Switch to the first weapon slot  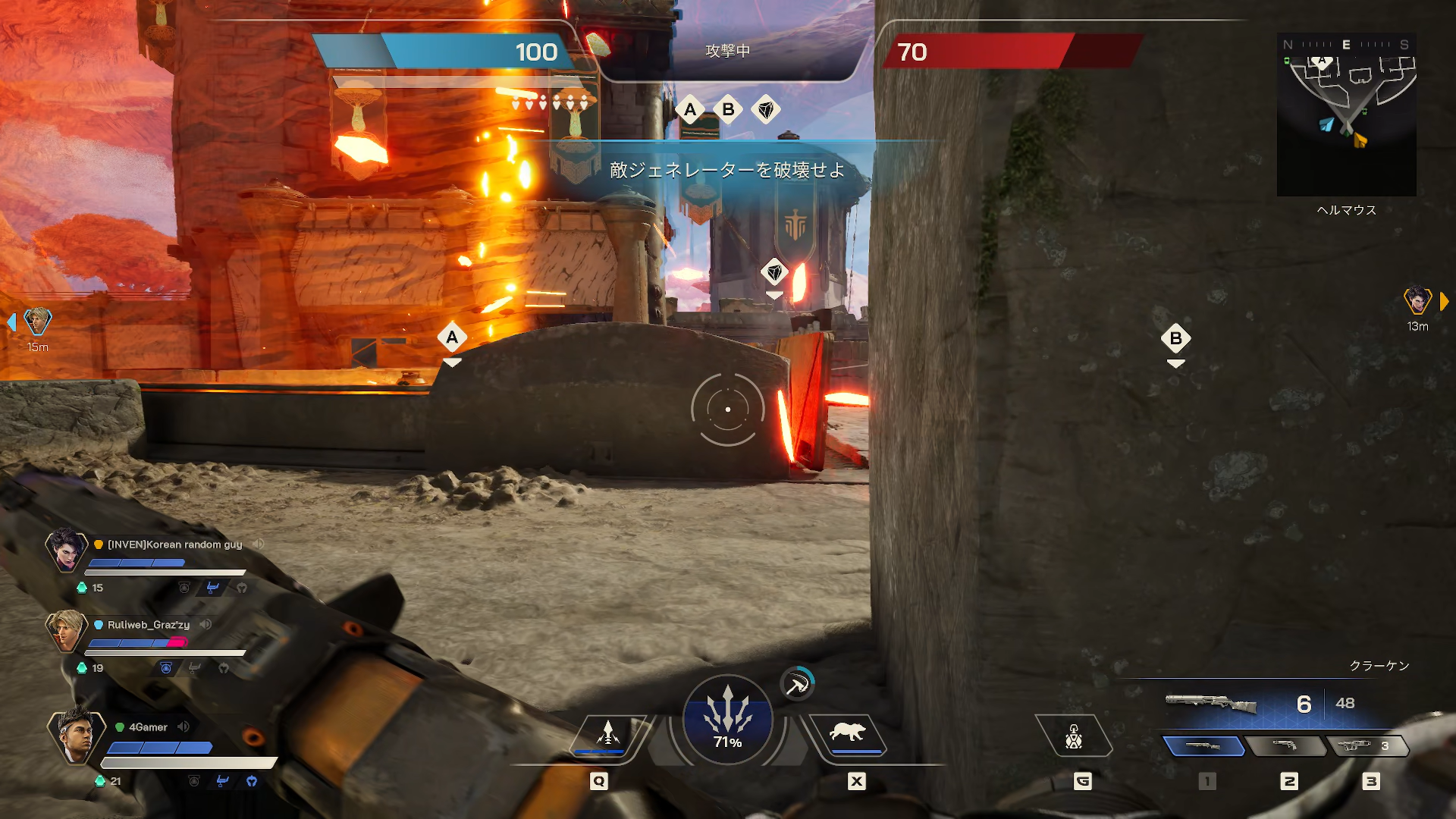[1203, 746]
